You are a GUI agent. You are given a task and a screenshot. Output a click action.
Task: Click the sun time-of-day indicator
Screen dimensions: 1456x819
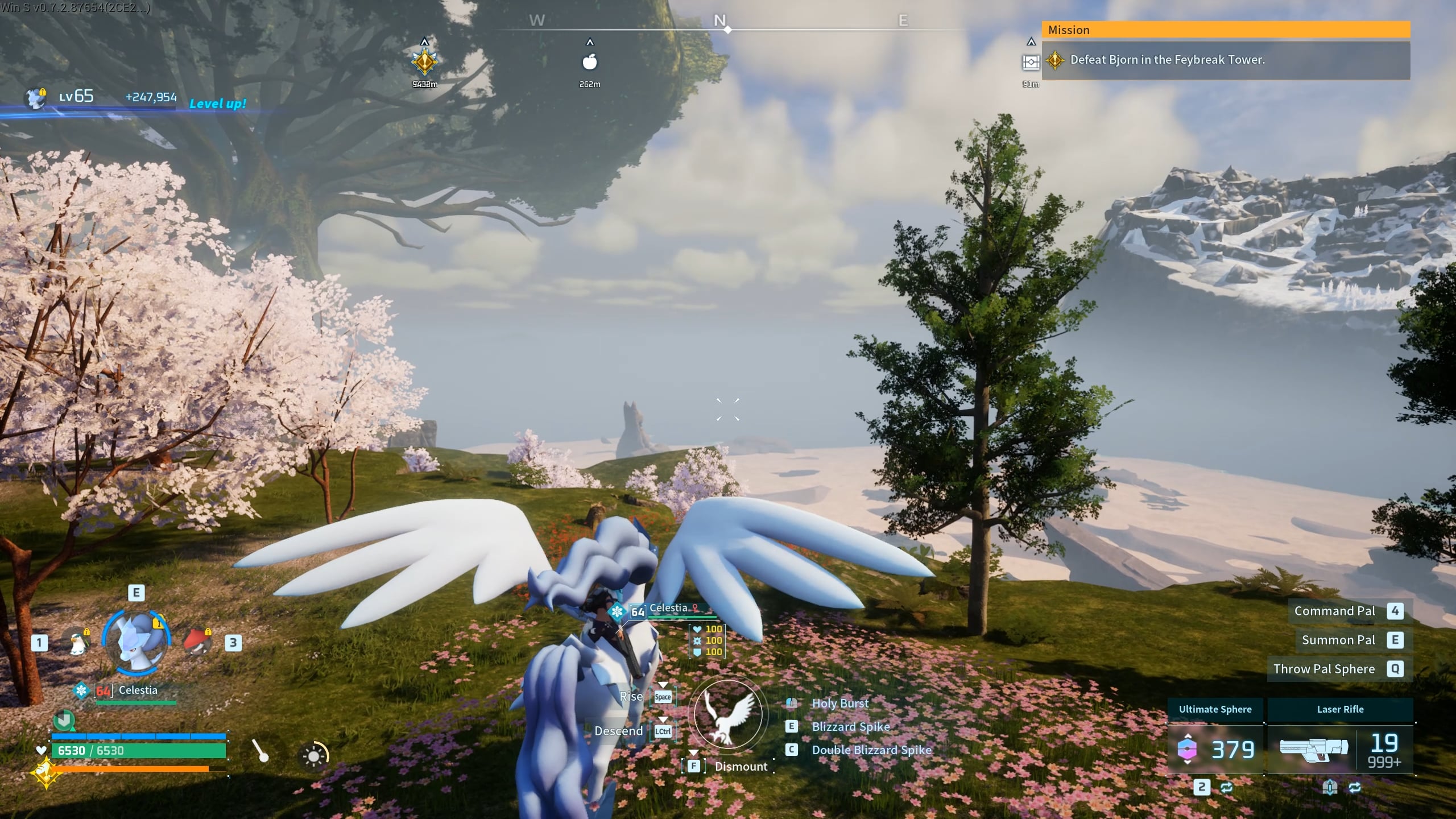[x=313, y=756]
